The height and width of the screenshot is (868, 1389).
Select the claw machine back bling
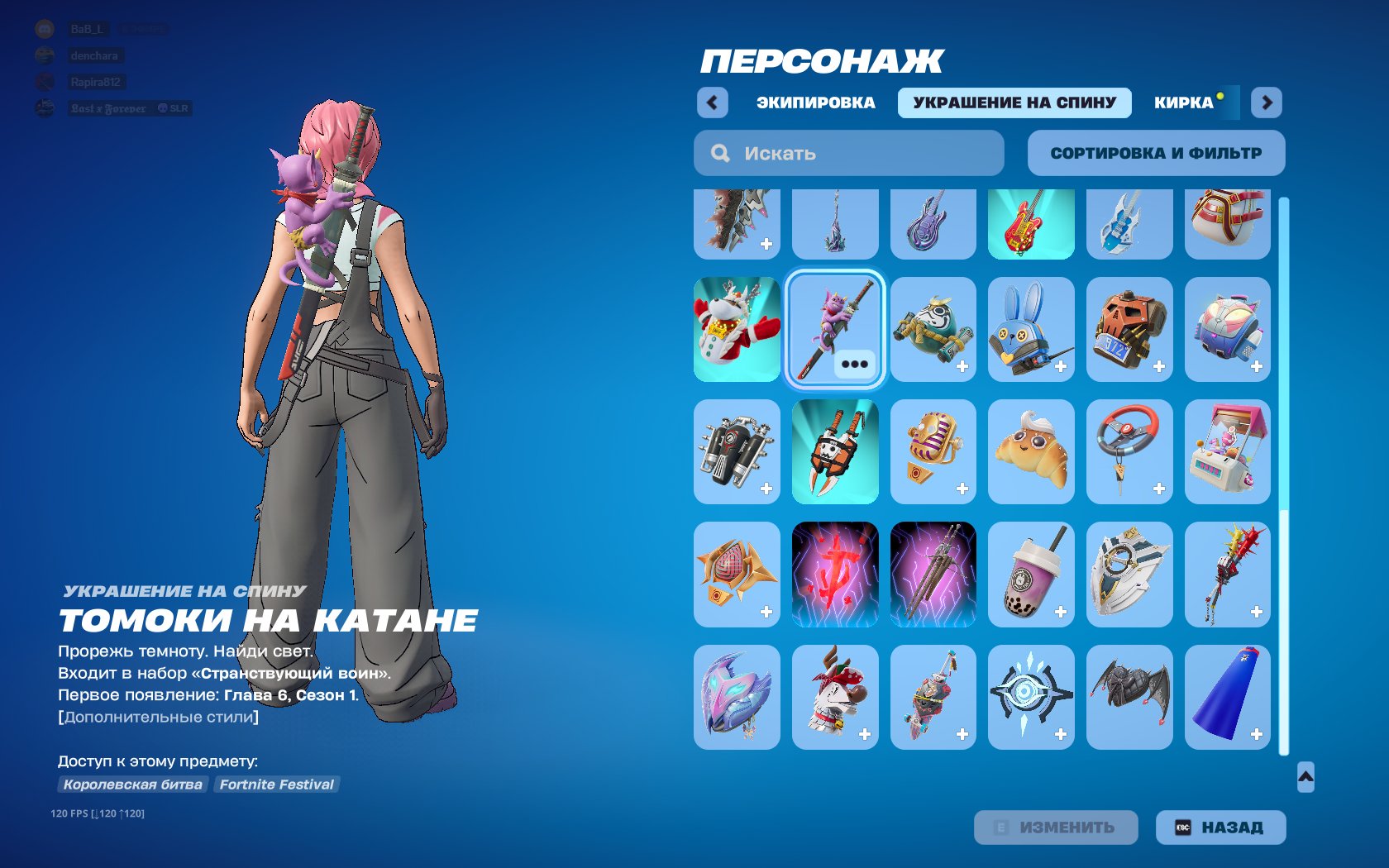[1228, 451]
